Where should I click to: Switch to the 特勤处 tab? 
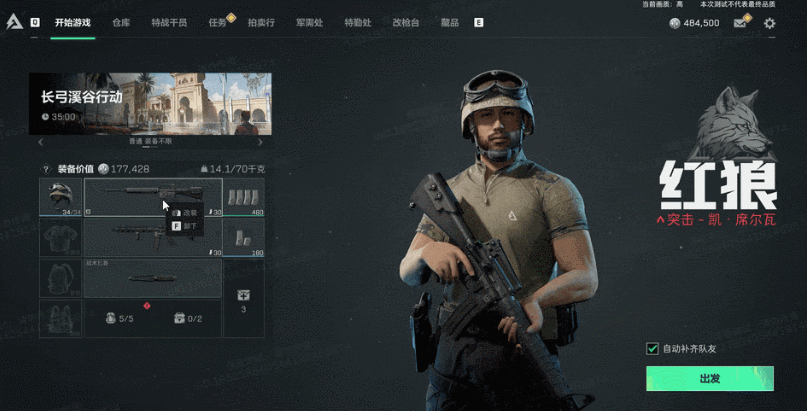pos(357,22)
